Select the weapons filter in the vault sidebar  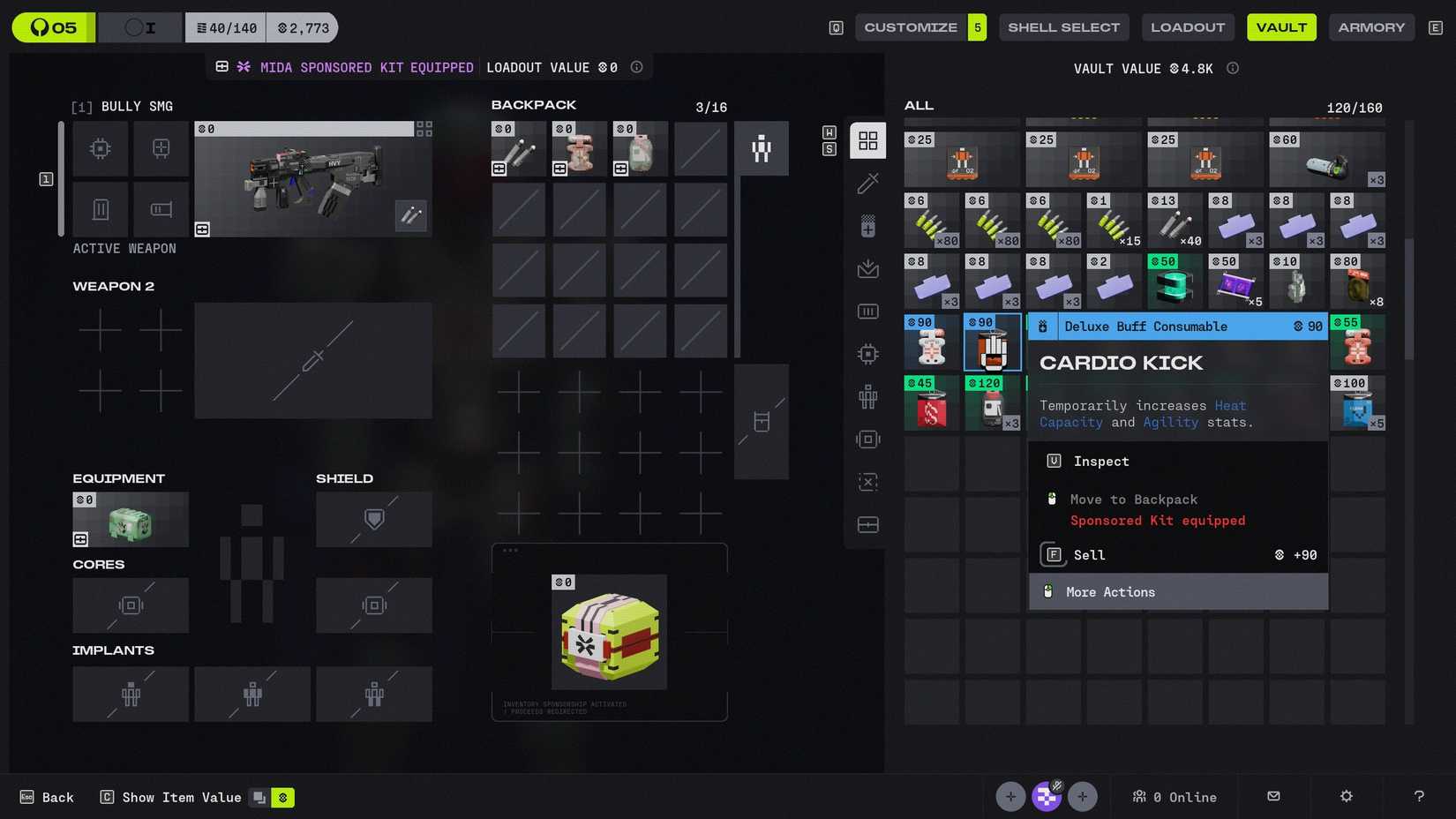(x=867, y=182)
